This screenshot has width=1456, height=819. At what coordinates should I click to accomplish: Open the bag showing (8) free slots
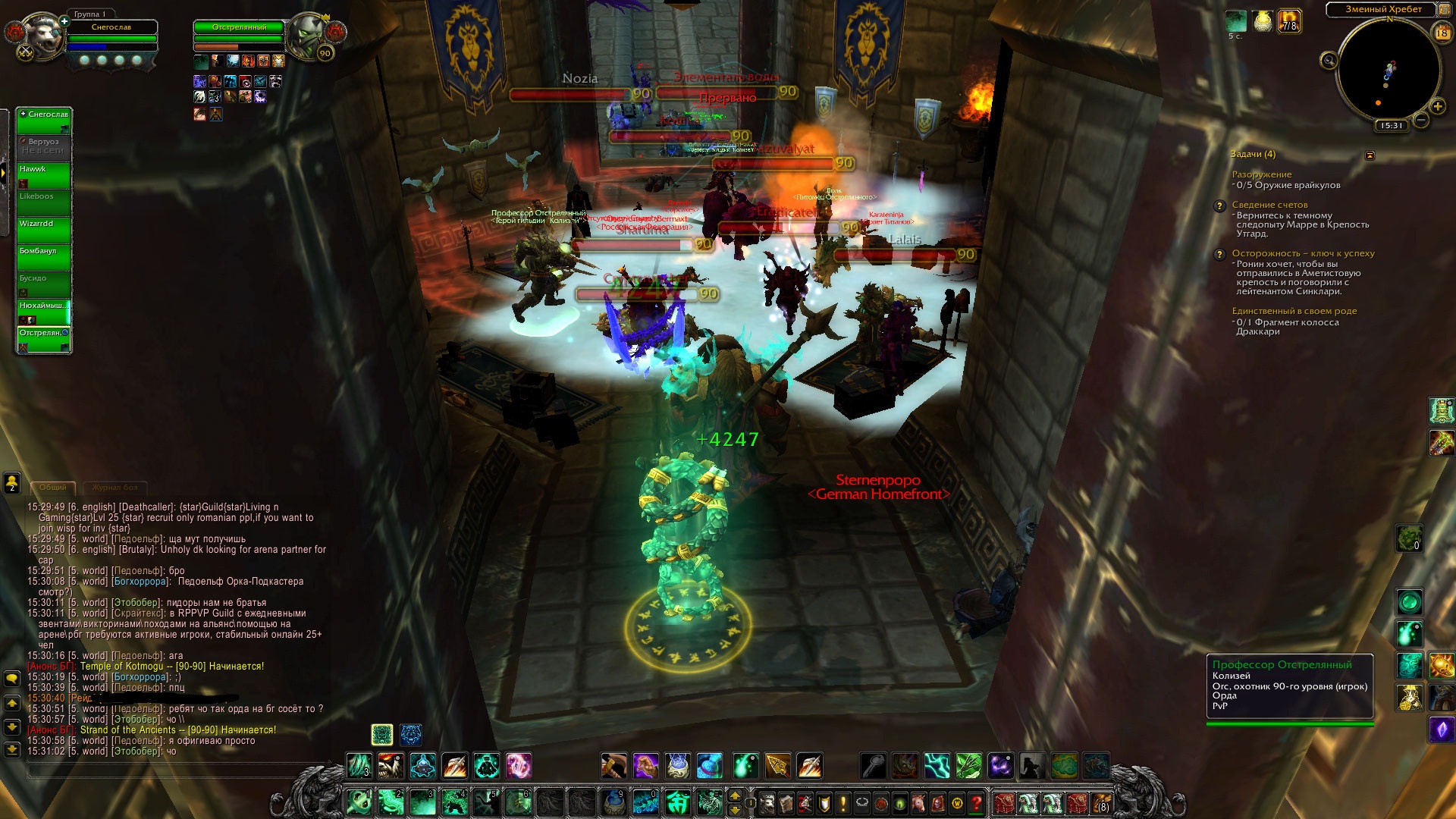[x=1101, y=802]
